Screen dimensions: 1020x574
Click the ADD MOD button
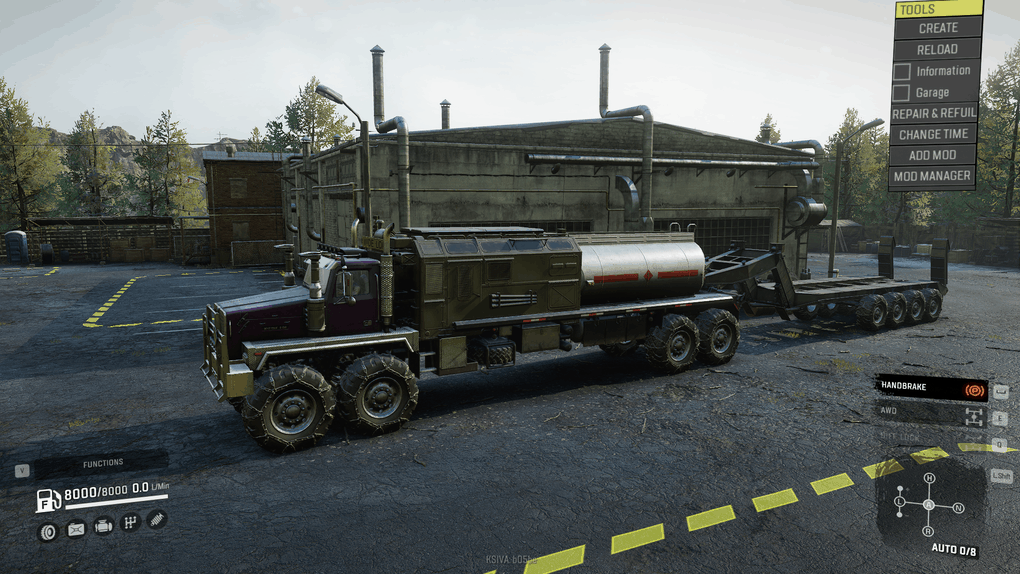tap(933, 155)
